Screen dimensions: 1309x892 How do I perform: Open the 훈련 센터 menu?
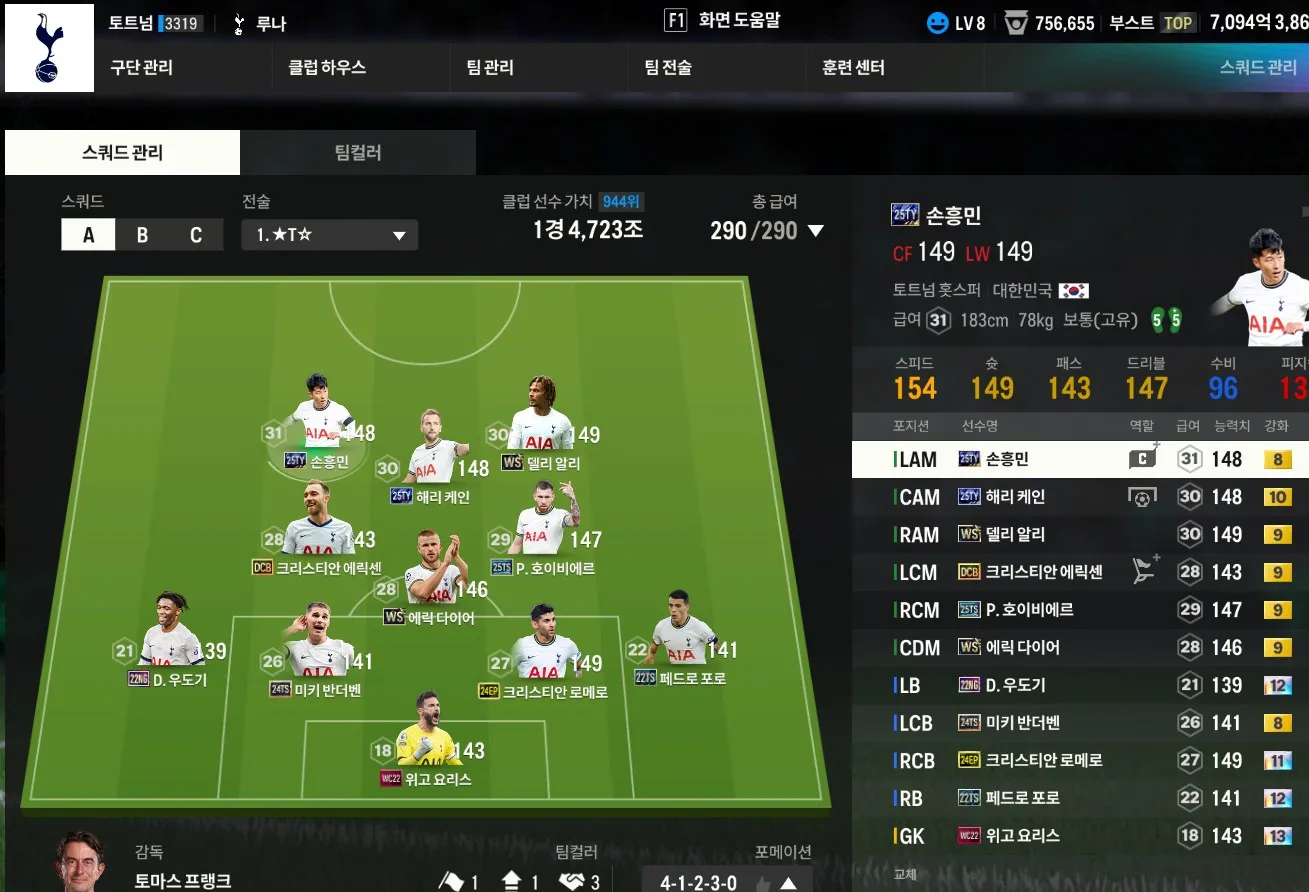[x=853, y=68]
